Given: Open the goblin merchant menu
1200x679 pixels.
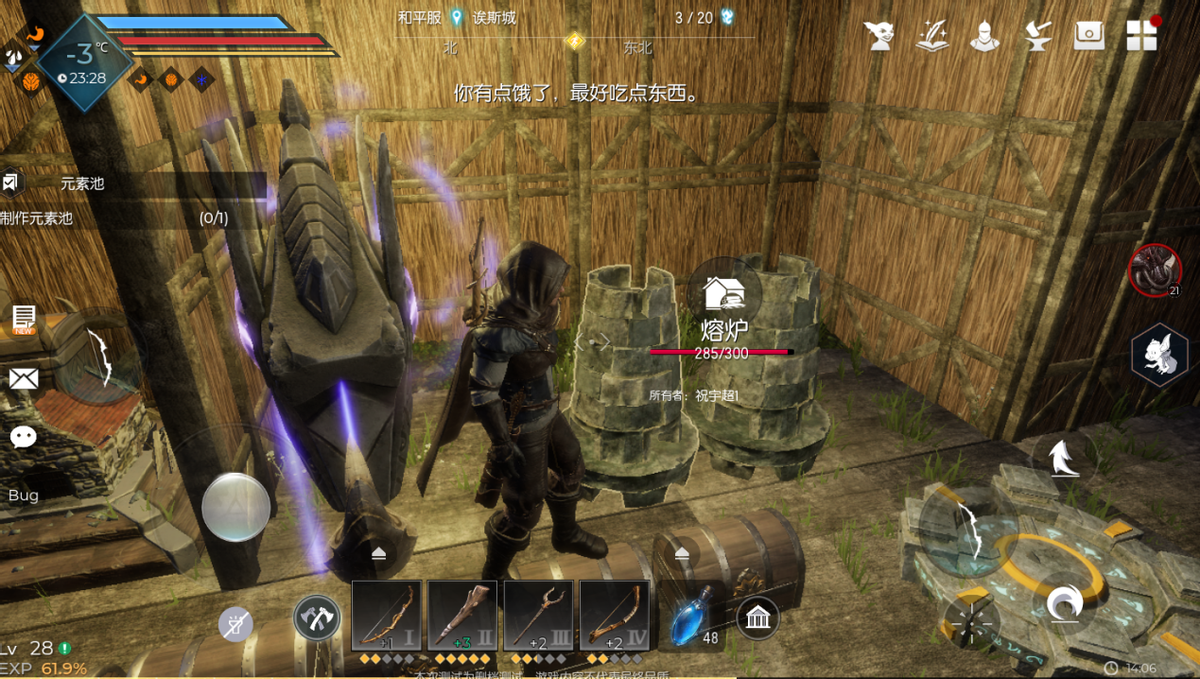Looking at the screenshot, I should click(881, 35).
